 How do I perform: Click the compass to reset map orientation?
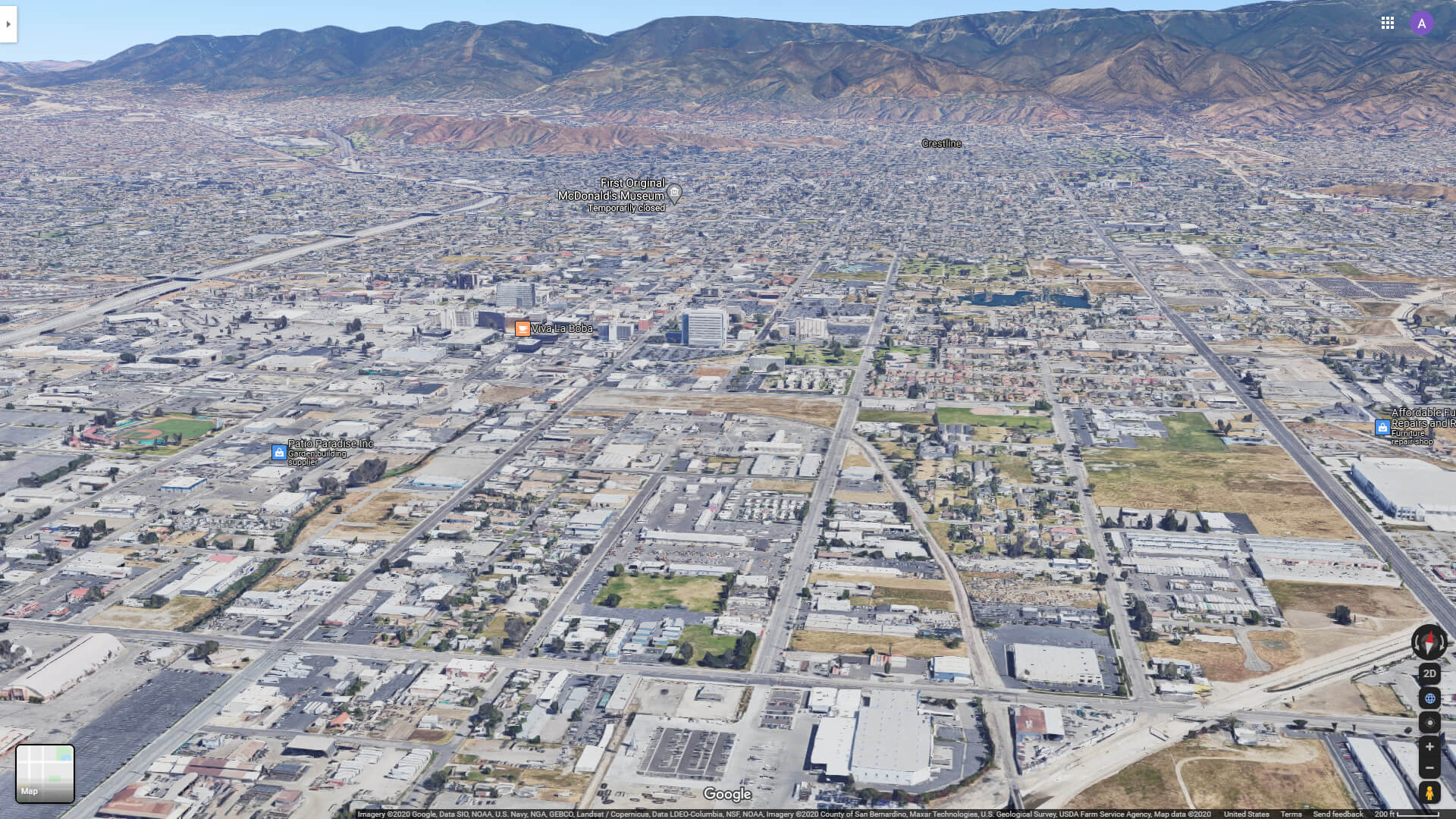[1429, 643]
